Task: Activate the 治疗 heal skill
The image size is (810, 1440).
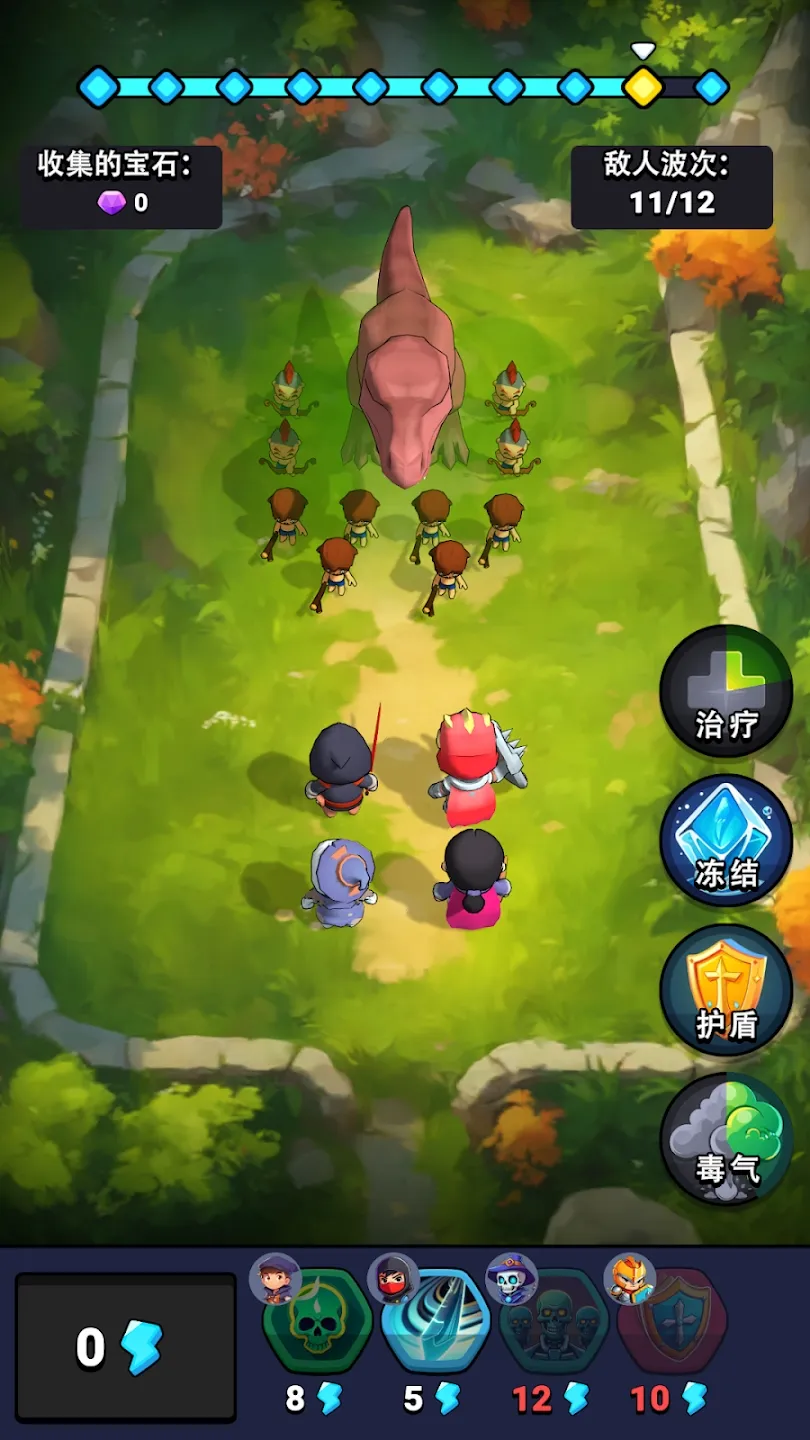Action: (726, 691)
